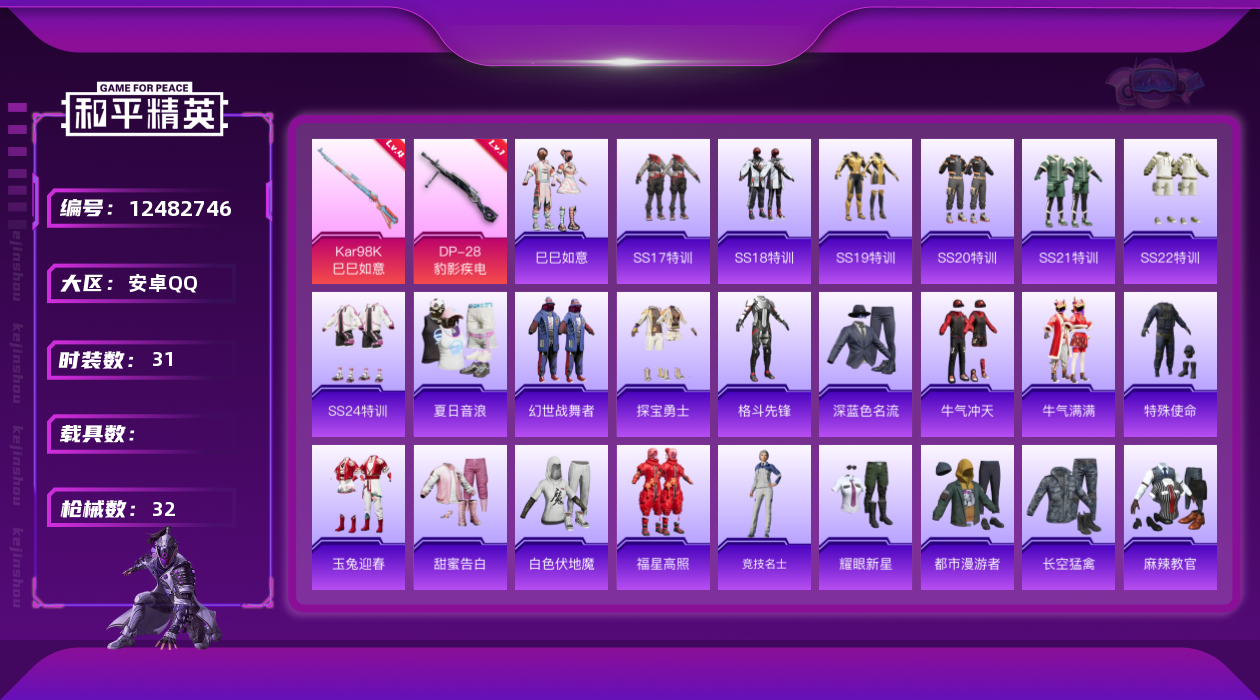Choose the SS20特训 outfit card
This screenshot has height=700, width=1260.
(x=967, y=211)
